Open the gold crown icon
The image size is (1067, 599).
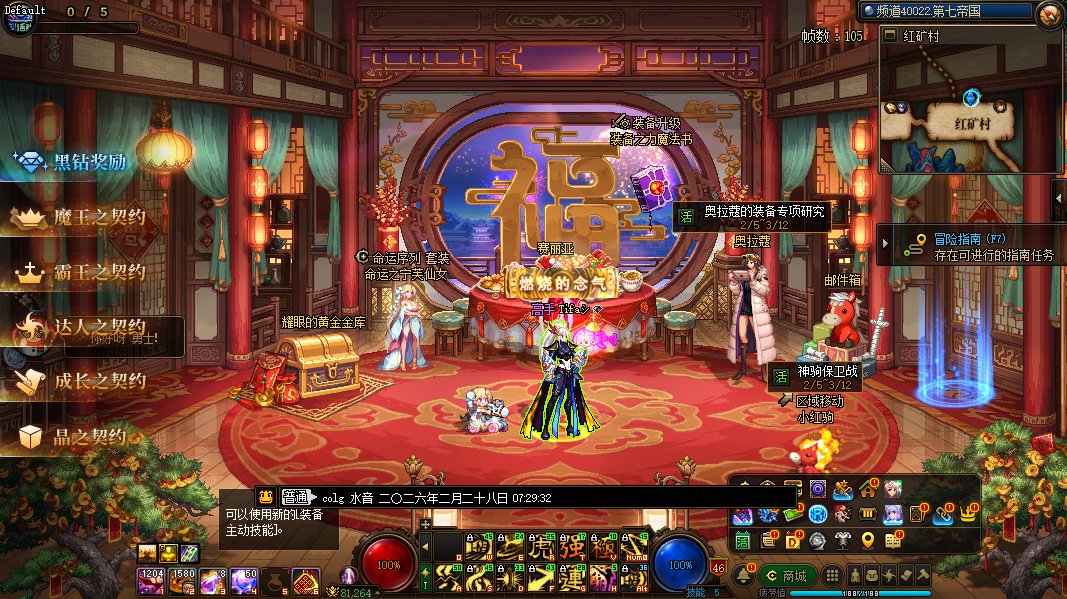click(x=967, y=514)
